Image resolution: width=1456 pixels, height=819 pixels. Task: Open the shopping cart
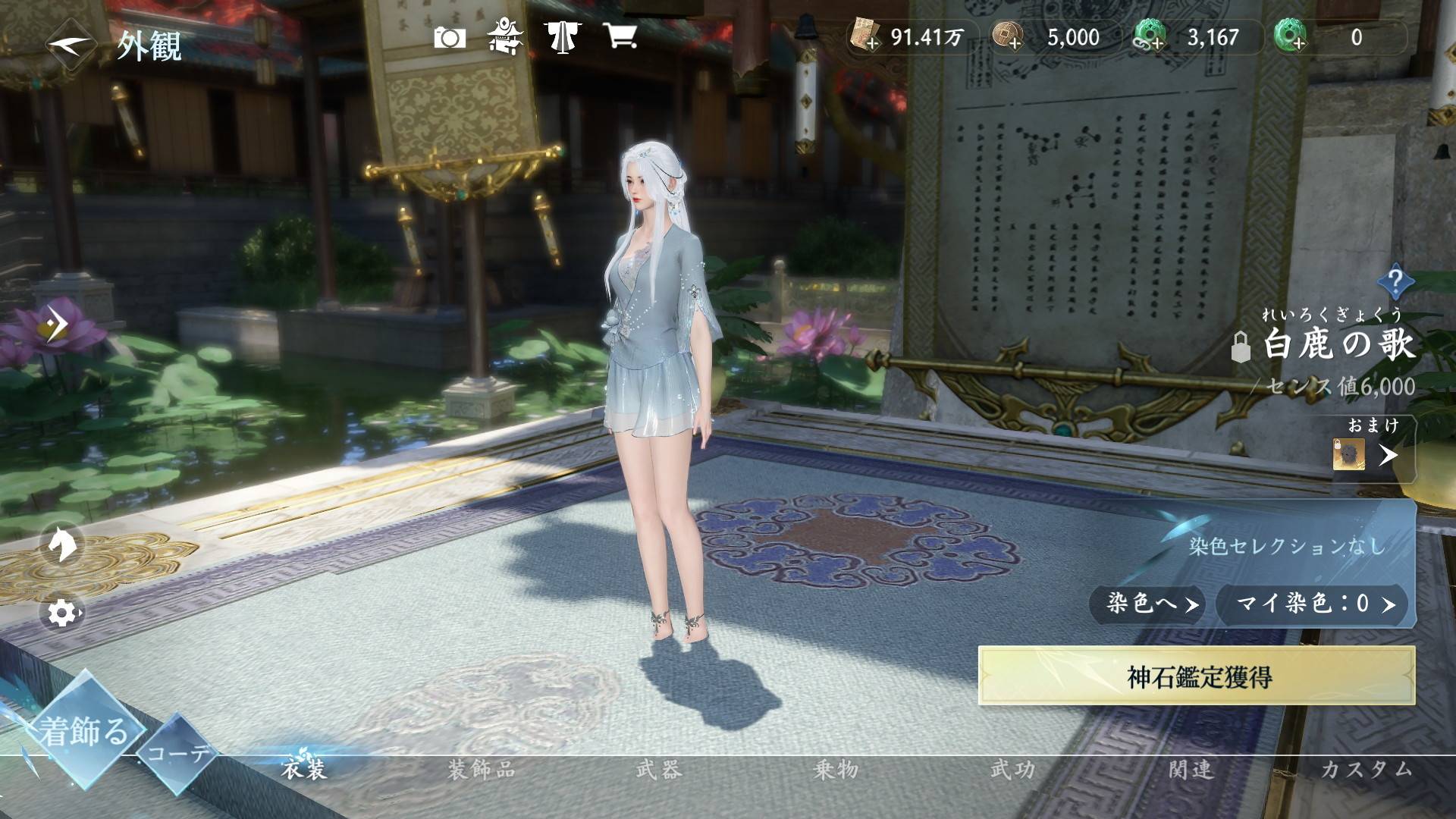click(x=620, y=36)
